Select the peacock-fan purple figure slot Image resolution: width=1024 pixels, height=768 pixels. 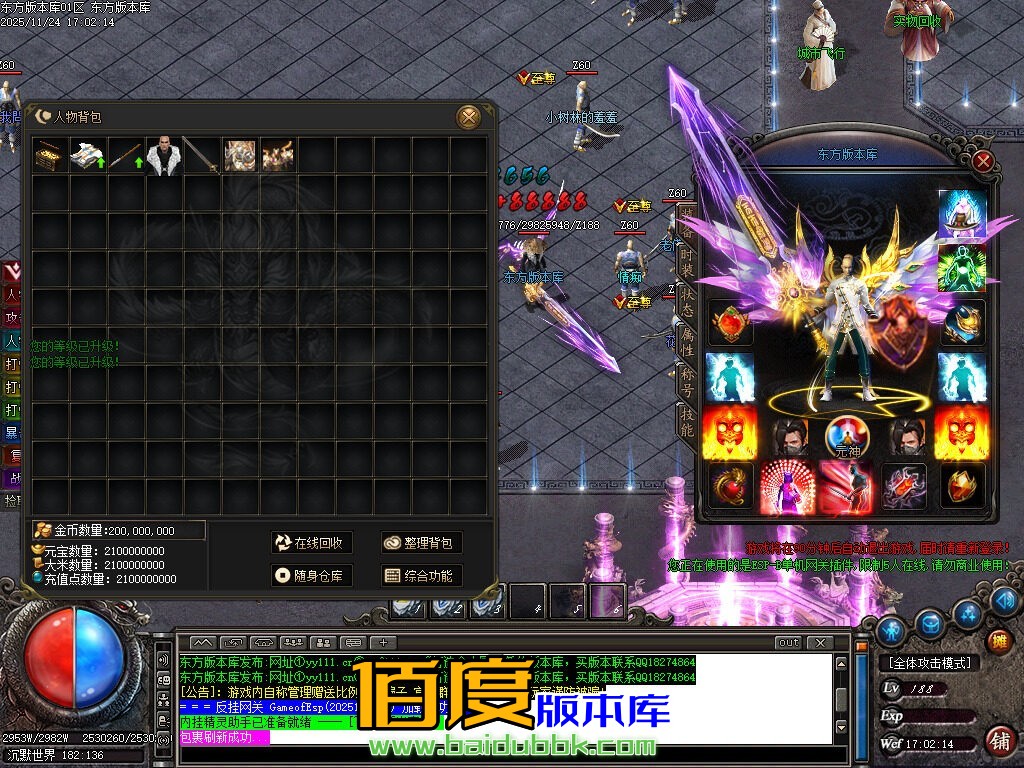click(x=787, y=486)
